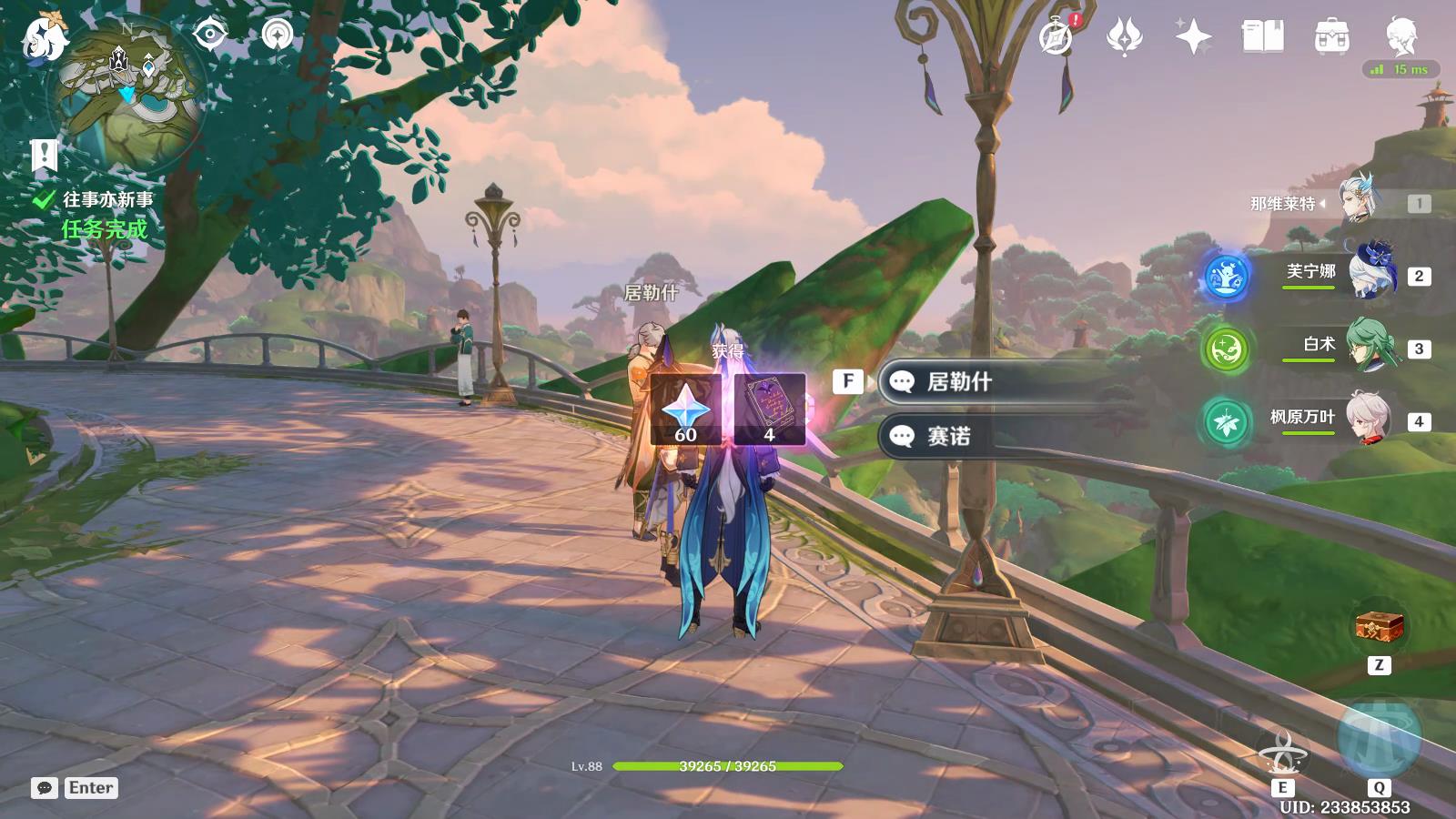Use the Elemental Skill icon
Viewport: 1456px width, 819px height.
pos(1283,751)
